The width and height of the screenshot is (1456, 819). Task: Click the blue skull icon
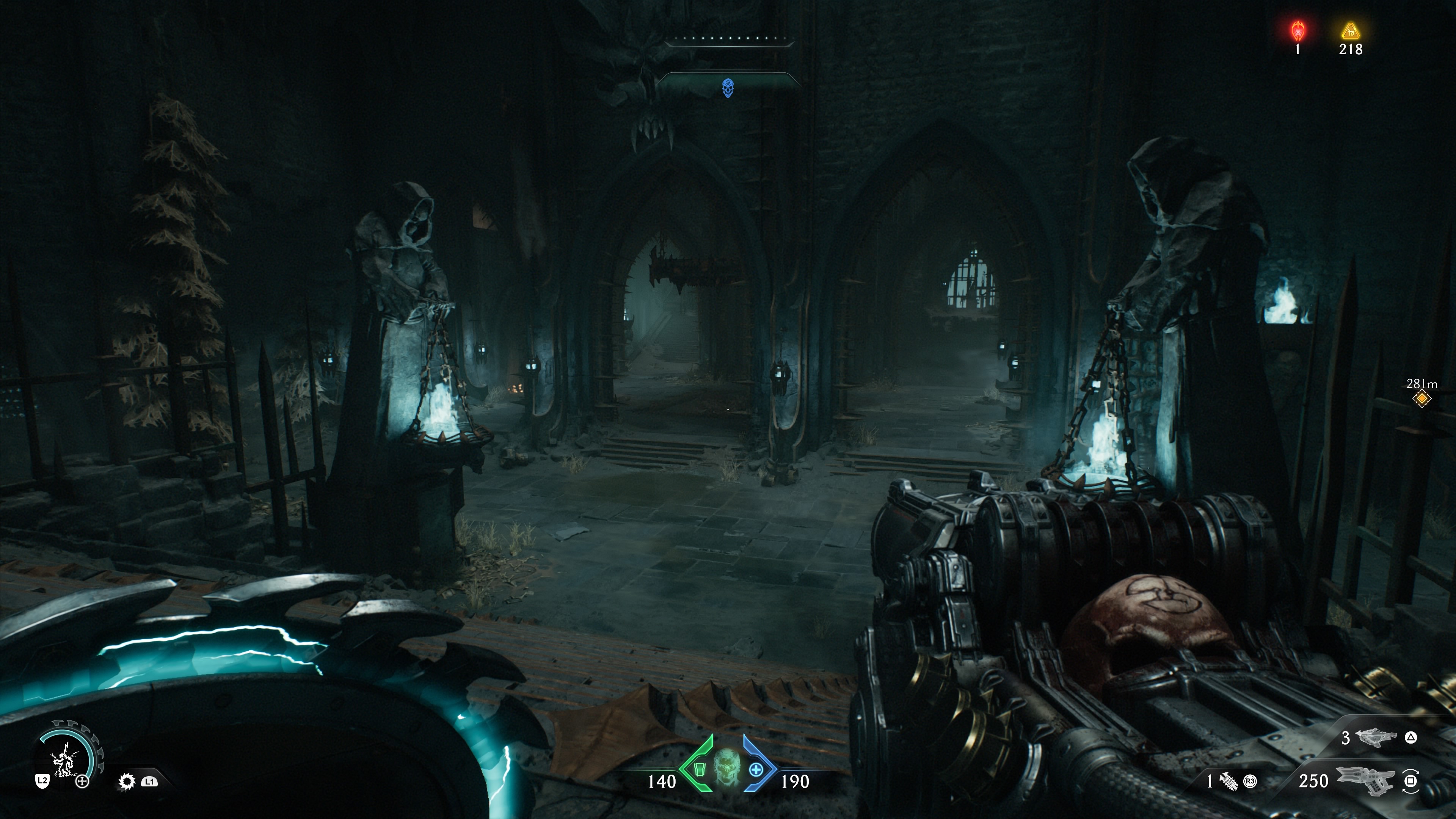(x=728, y=88)
